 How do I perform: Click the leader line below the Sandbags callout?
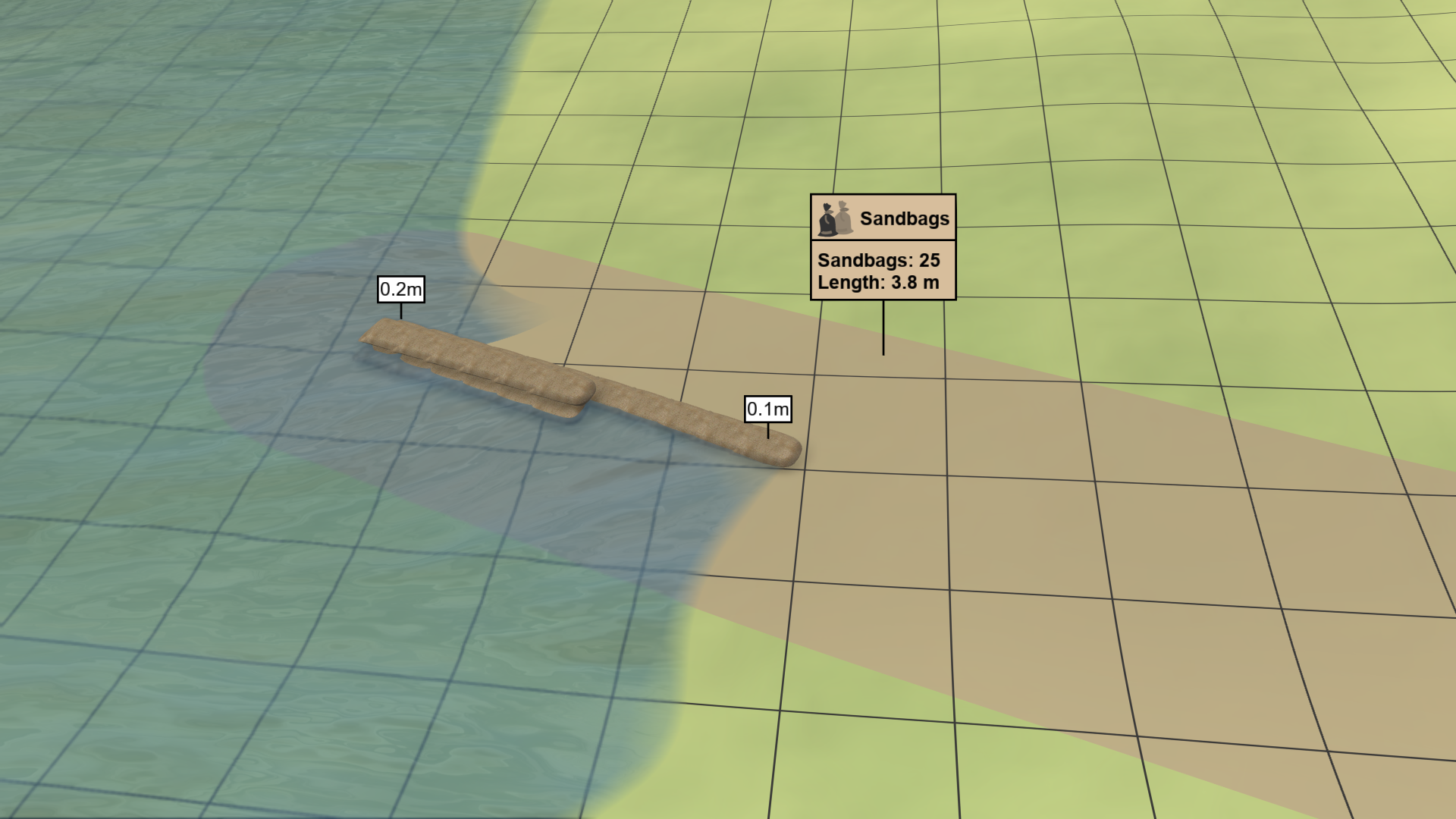tap(883, 326)
